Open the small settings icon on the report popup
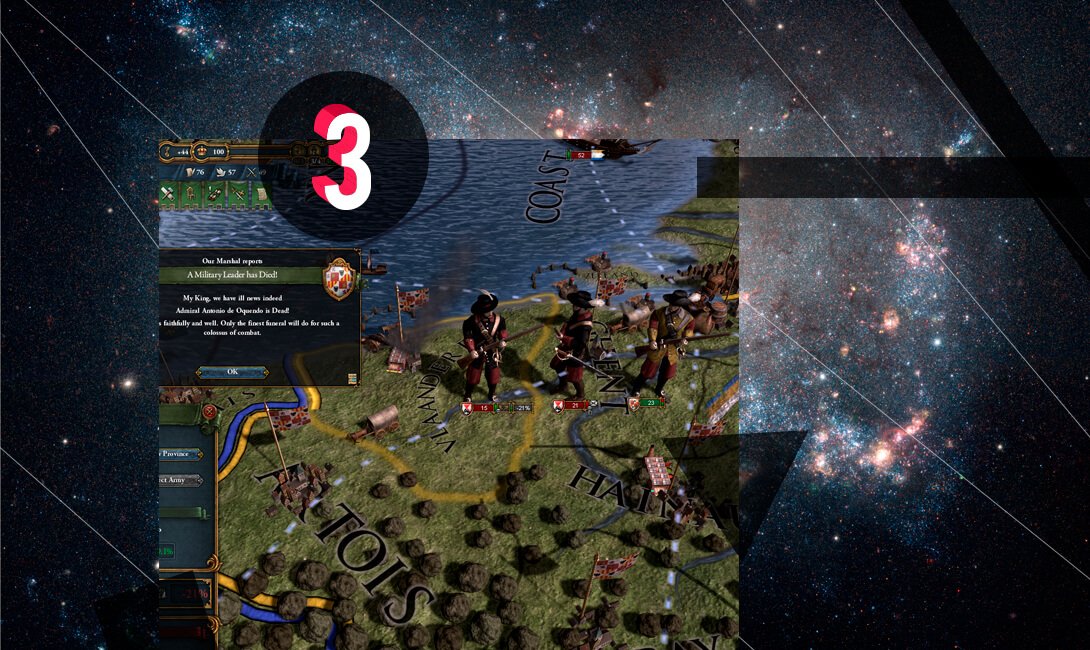The width and height of the screenshot is (1090, 650). coord(353,378)
